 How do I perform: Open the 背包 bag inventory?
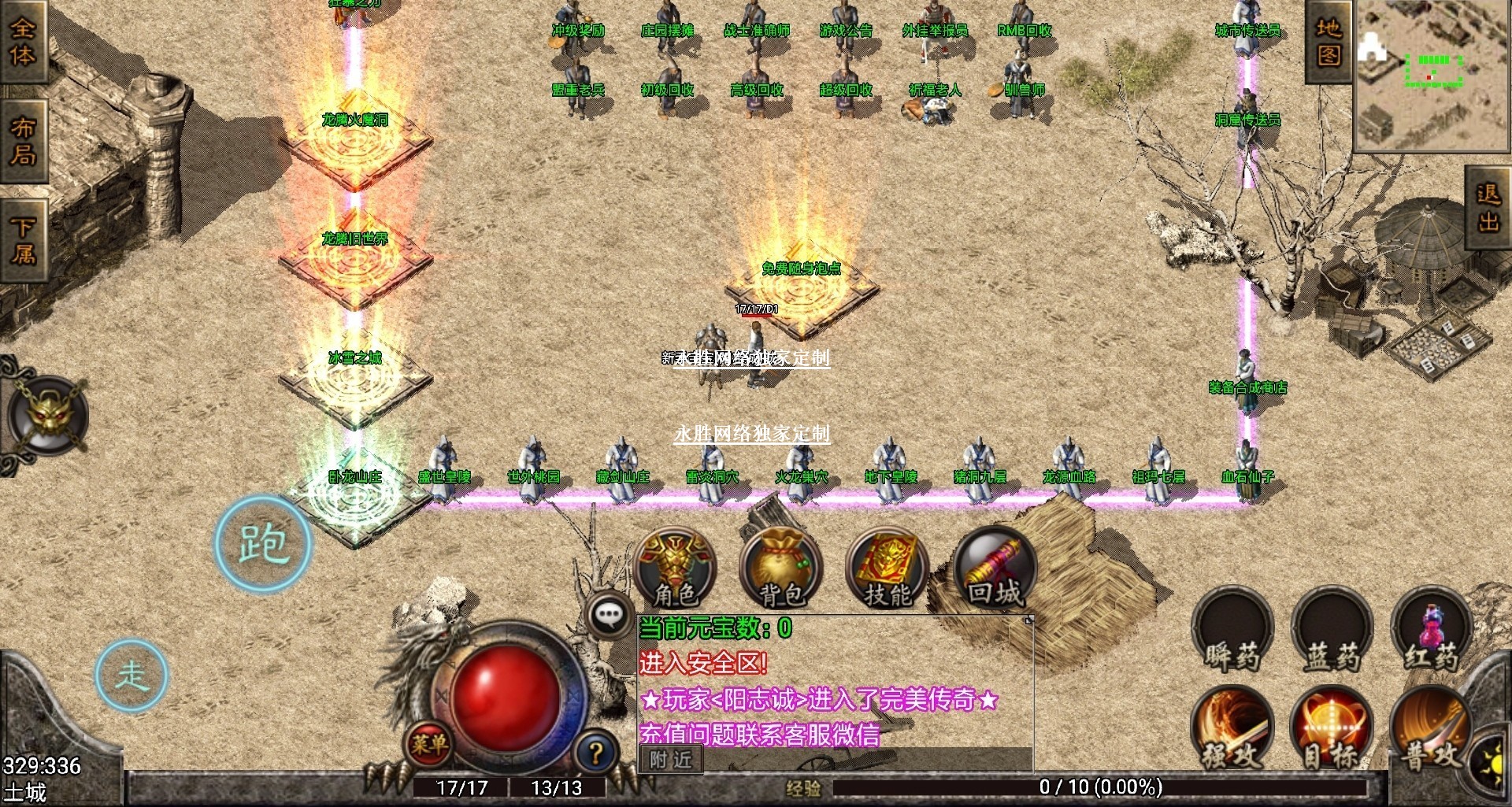click(781, 568)
